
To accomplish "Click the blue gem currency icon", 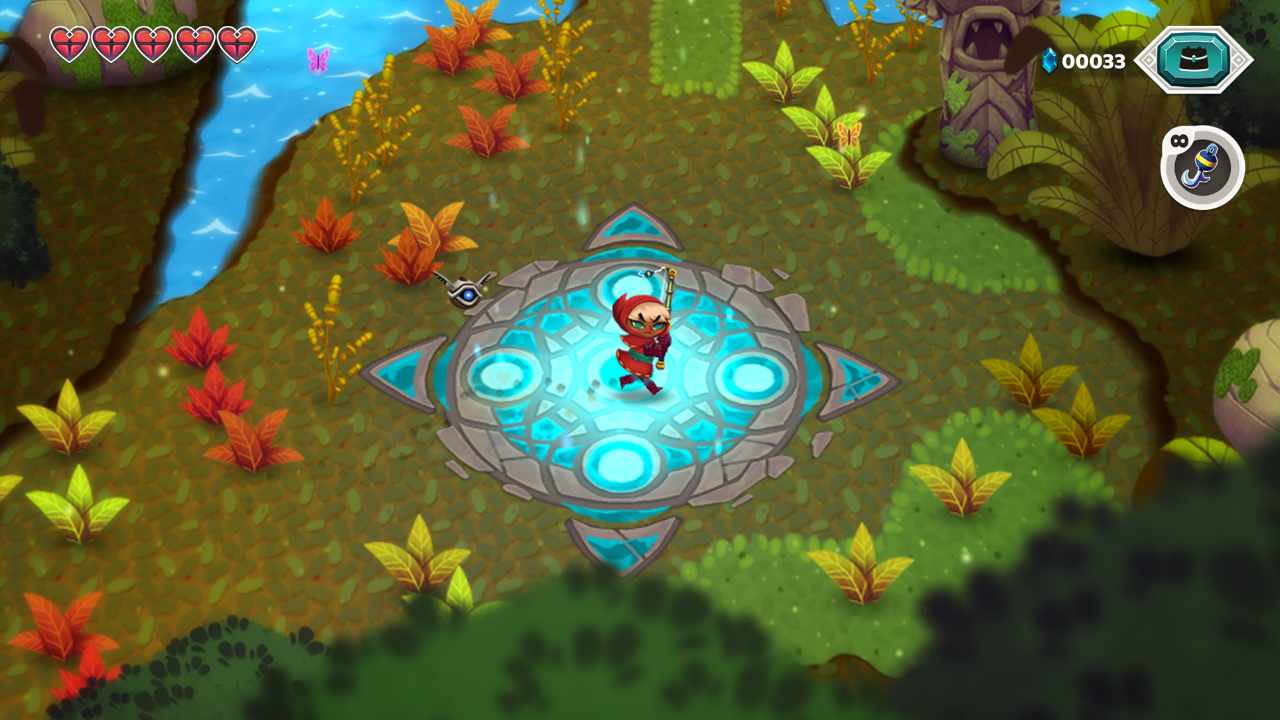I will [x=1050, y=60].
